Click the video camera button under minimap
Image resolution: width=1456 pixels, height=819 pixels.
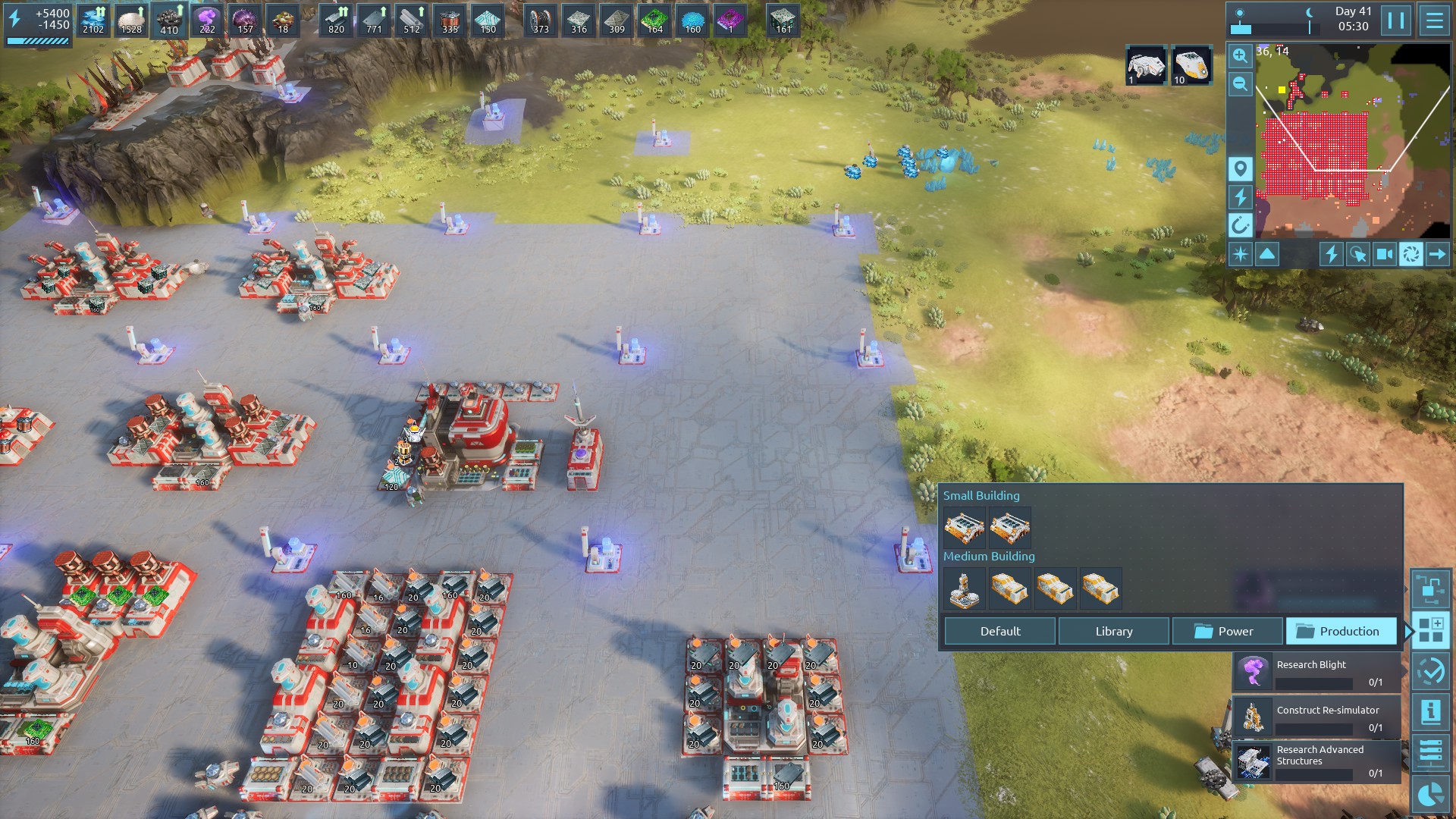tap(1384, 254)
